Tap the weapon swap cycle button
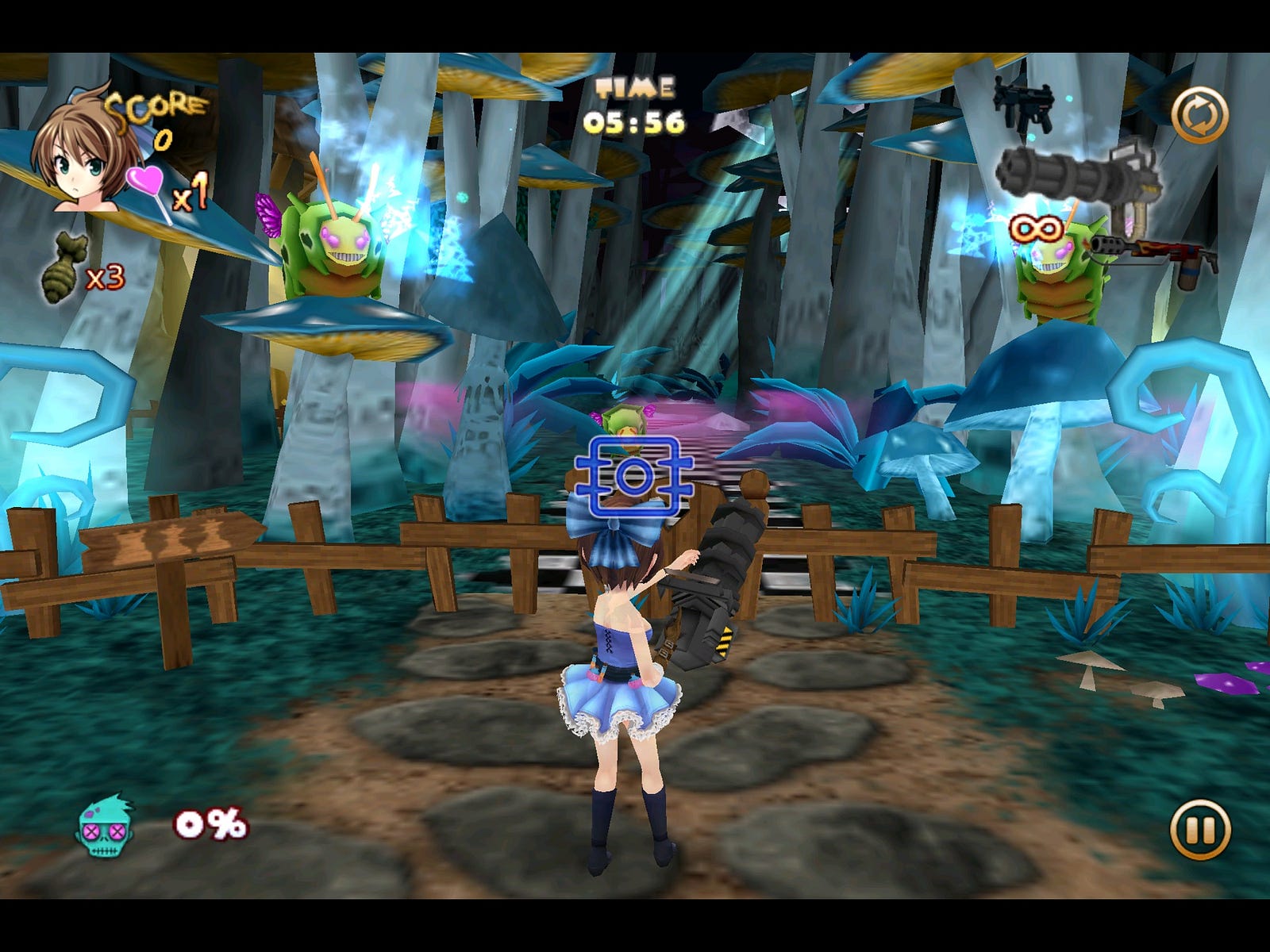Image resolution: width=1270 pixels, height=952 pixels. pyautogui.click(x=1199, y=115)
